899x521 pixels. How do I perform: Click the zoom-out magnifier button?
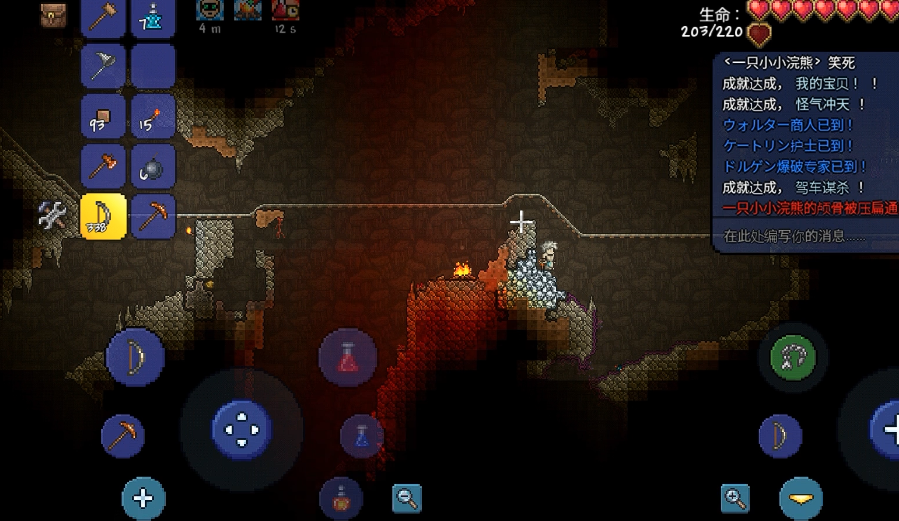tap(407, 497)
